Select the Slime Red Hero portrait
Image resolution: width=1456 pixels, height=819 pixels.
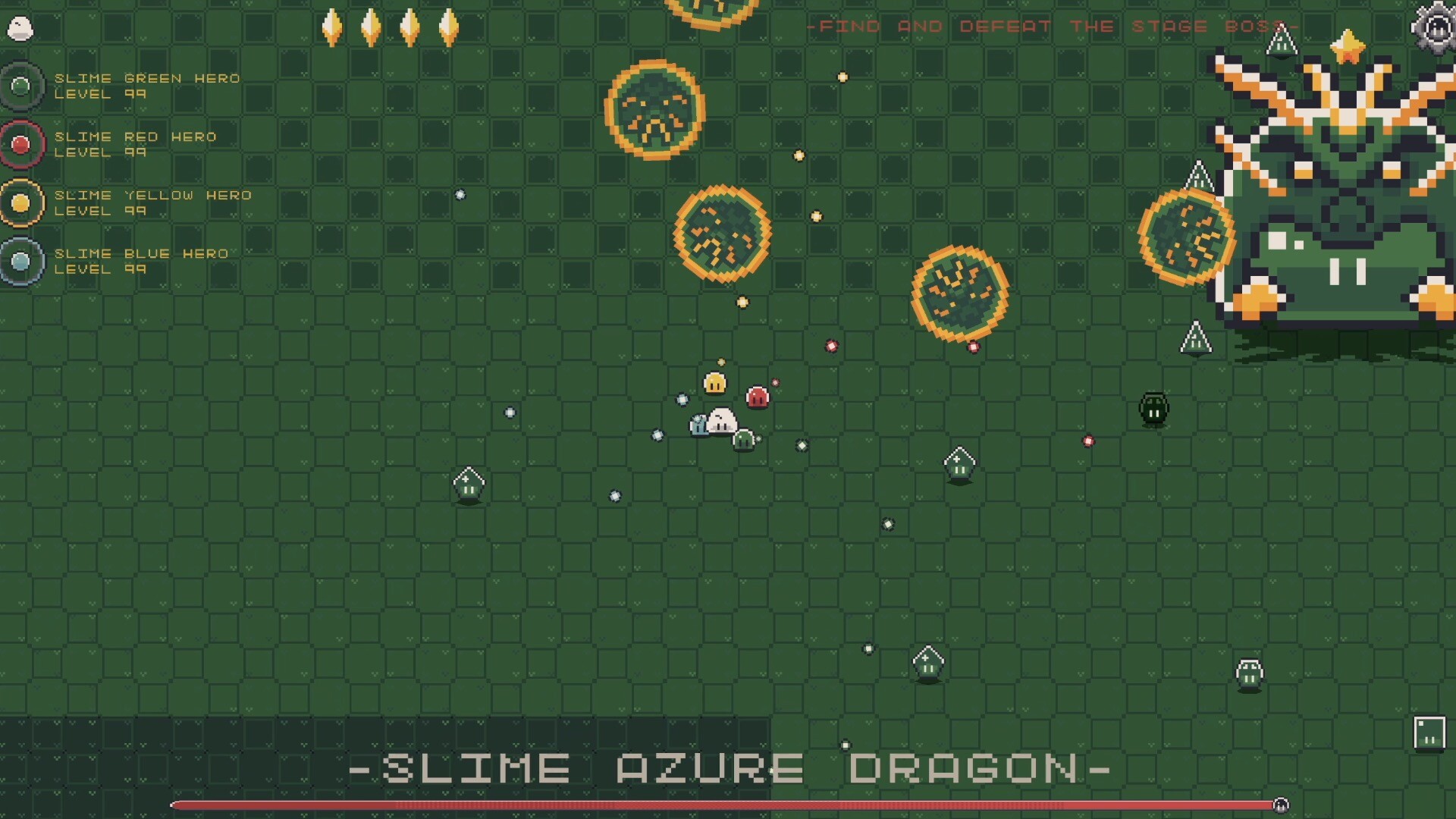point(21,143)
